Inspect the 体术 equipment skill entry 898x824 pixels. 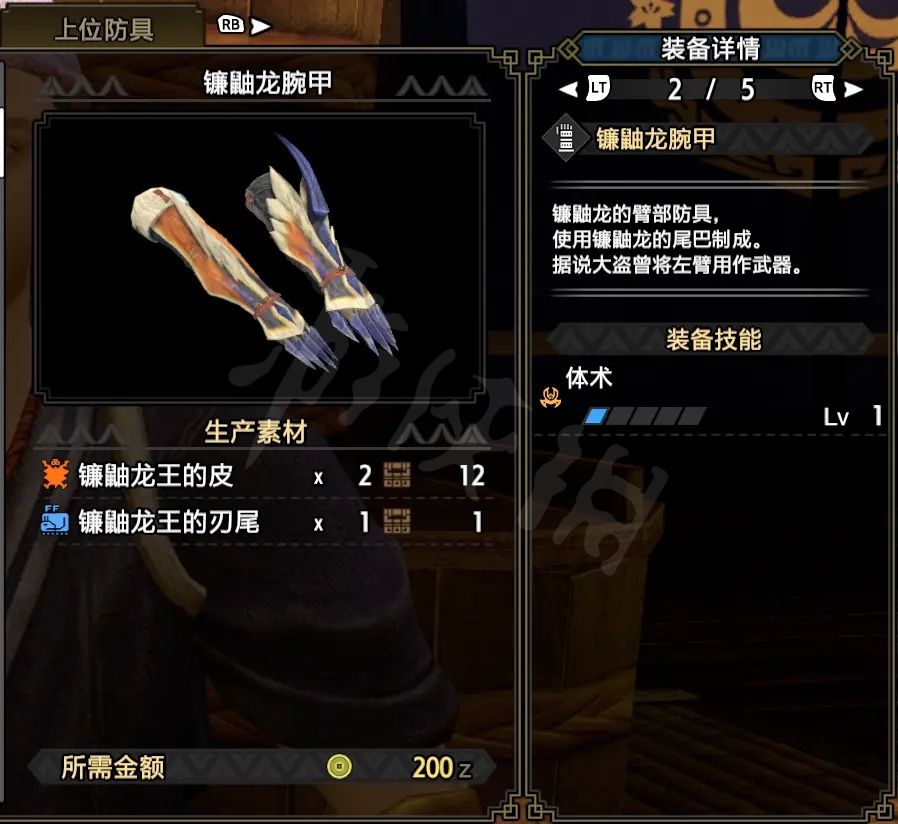712,398
